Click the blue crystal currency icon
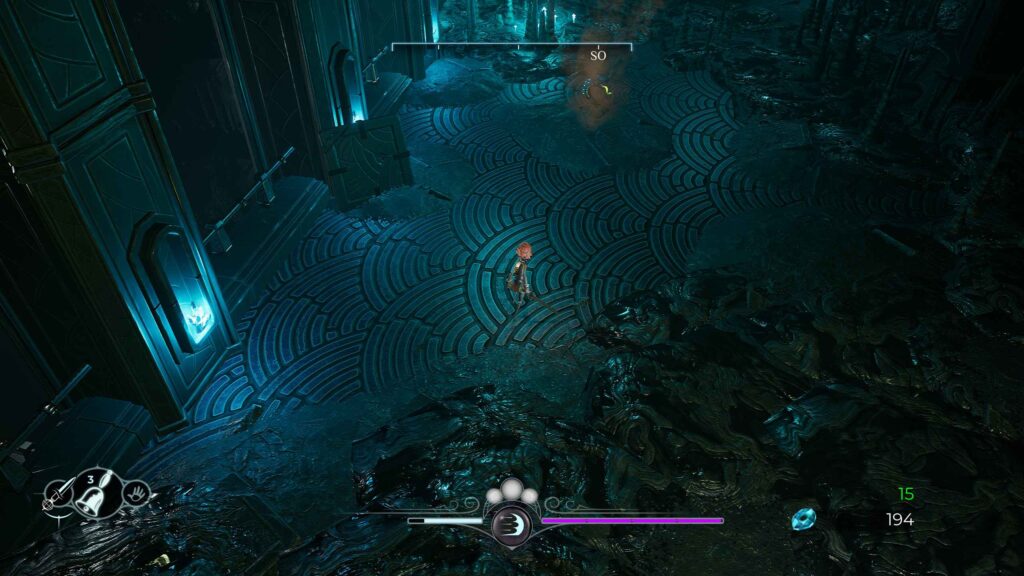Screen dimensions: 1024x576 (803, 519)
